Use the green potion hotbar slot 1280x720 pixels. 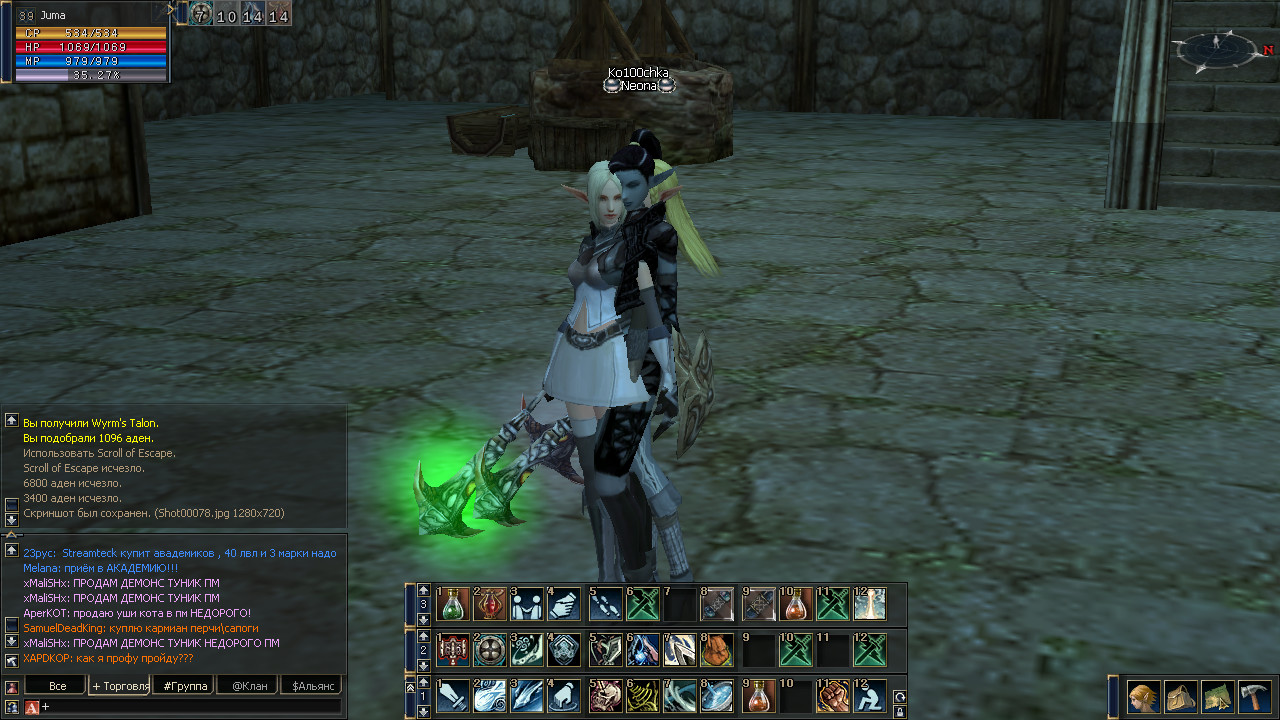coord(453,604)
